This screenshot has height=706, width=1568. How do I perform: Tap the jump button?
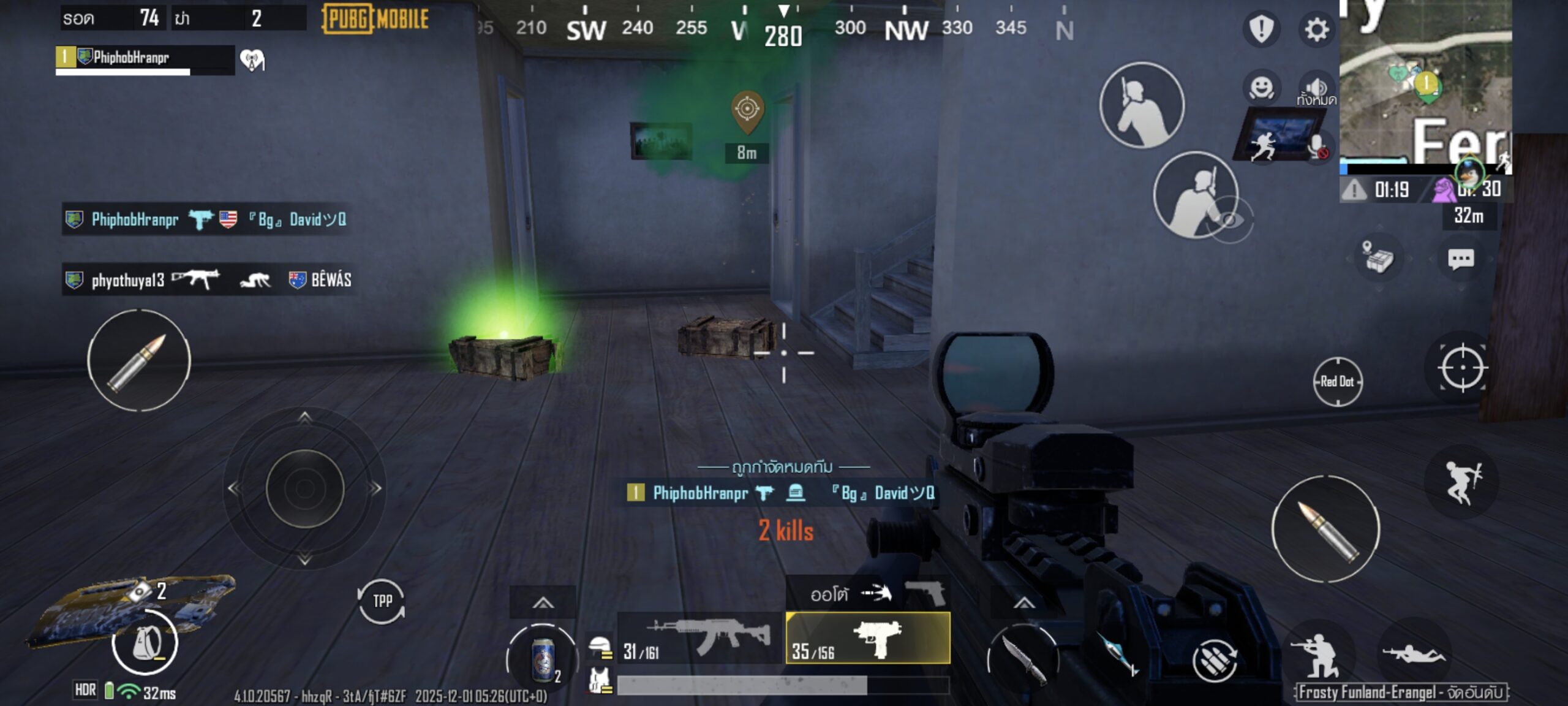coord(1462,482)
